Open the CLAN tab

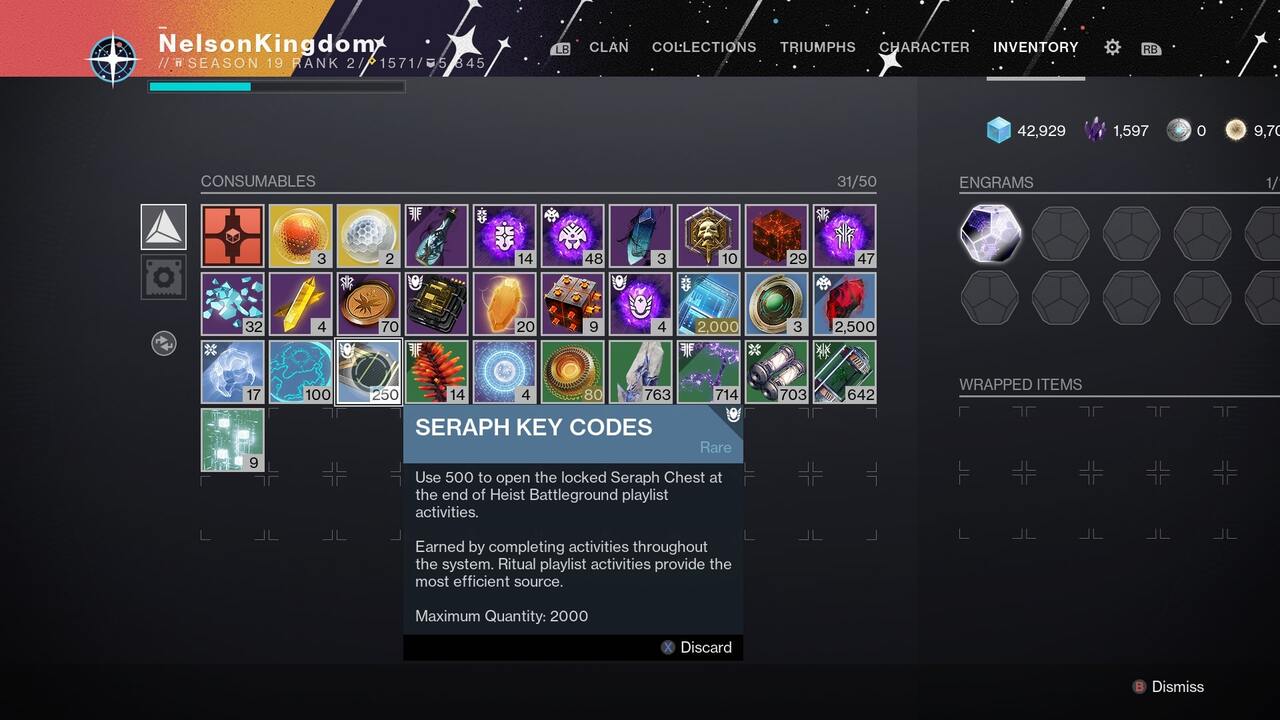point(608,47)
